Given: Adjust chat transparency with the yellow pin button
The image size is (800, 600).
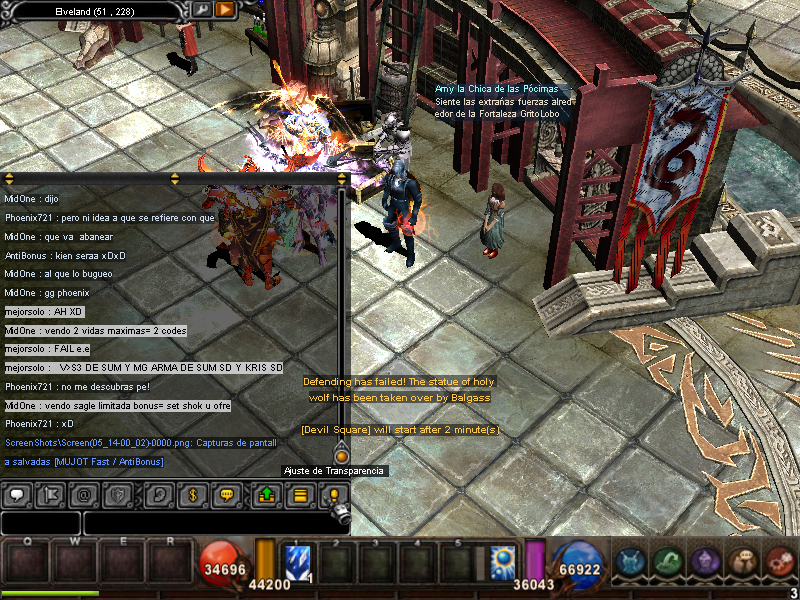Looking at the screenshot, I should (x=334, y=494).
